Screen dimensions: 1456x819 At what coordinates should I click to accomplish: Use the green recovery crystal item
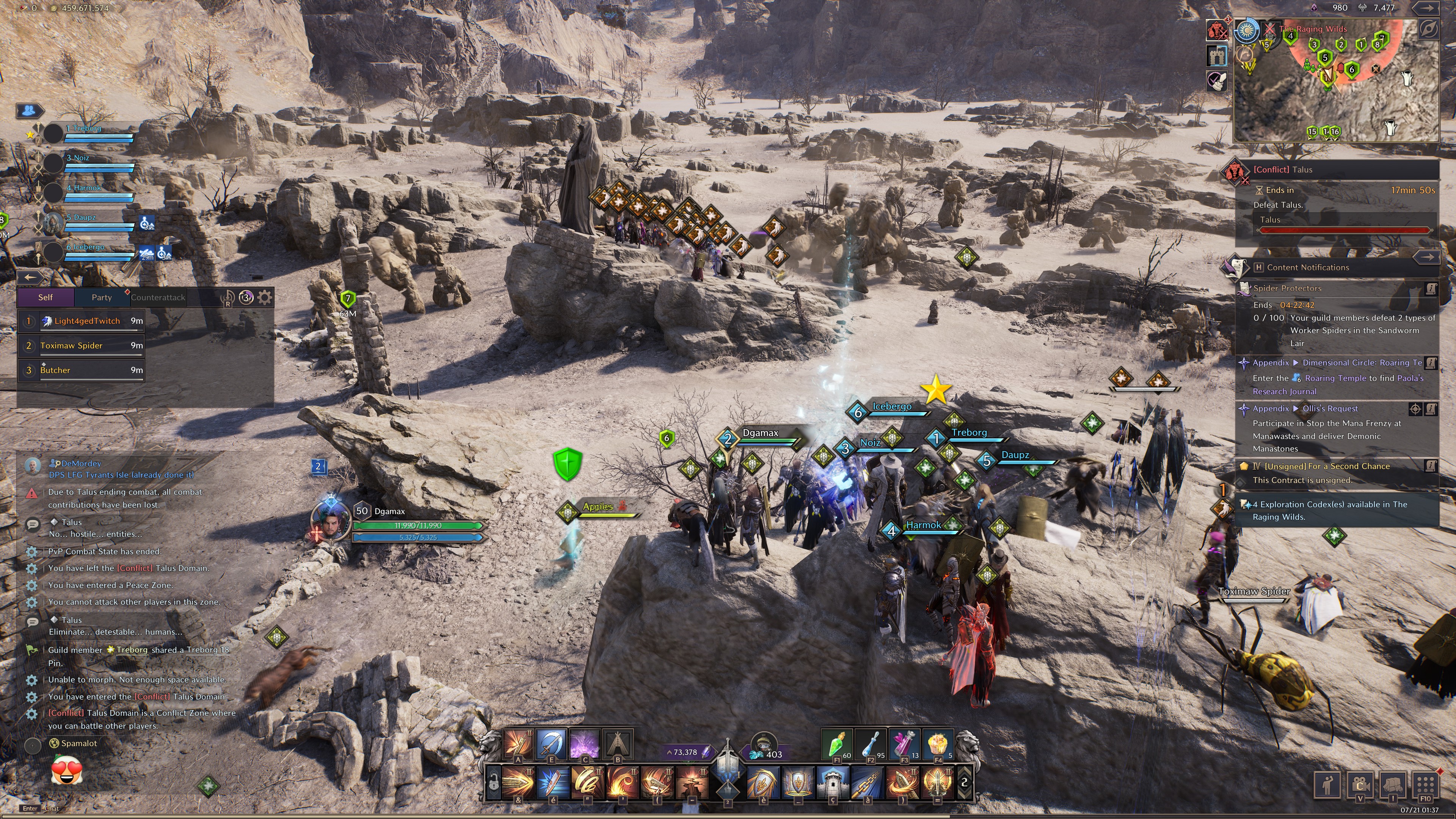835,744
